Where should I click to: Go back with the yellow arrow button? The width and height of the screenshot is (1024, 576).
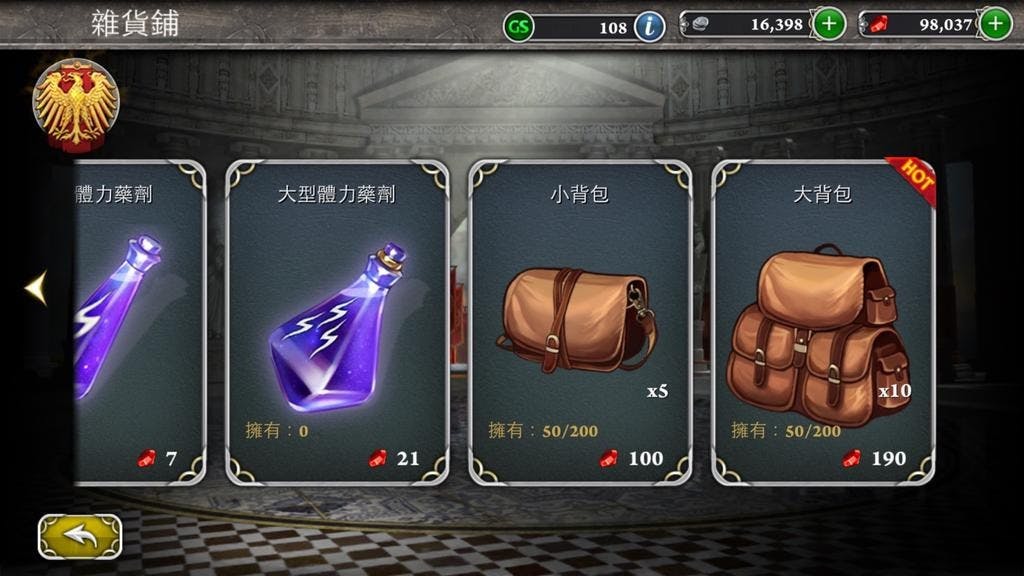tap(79, 536)
